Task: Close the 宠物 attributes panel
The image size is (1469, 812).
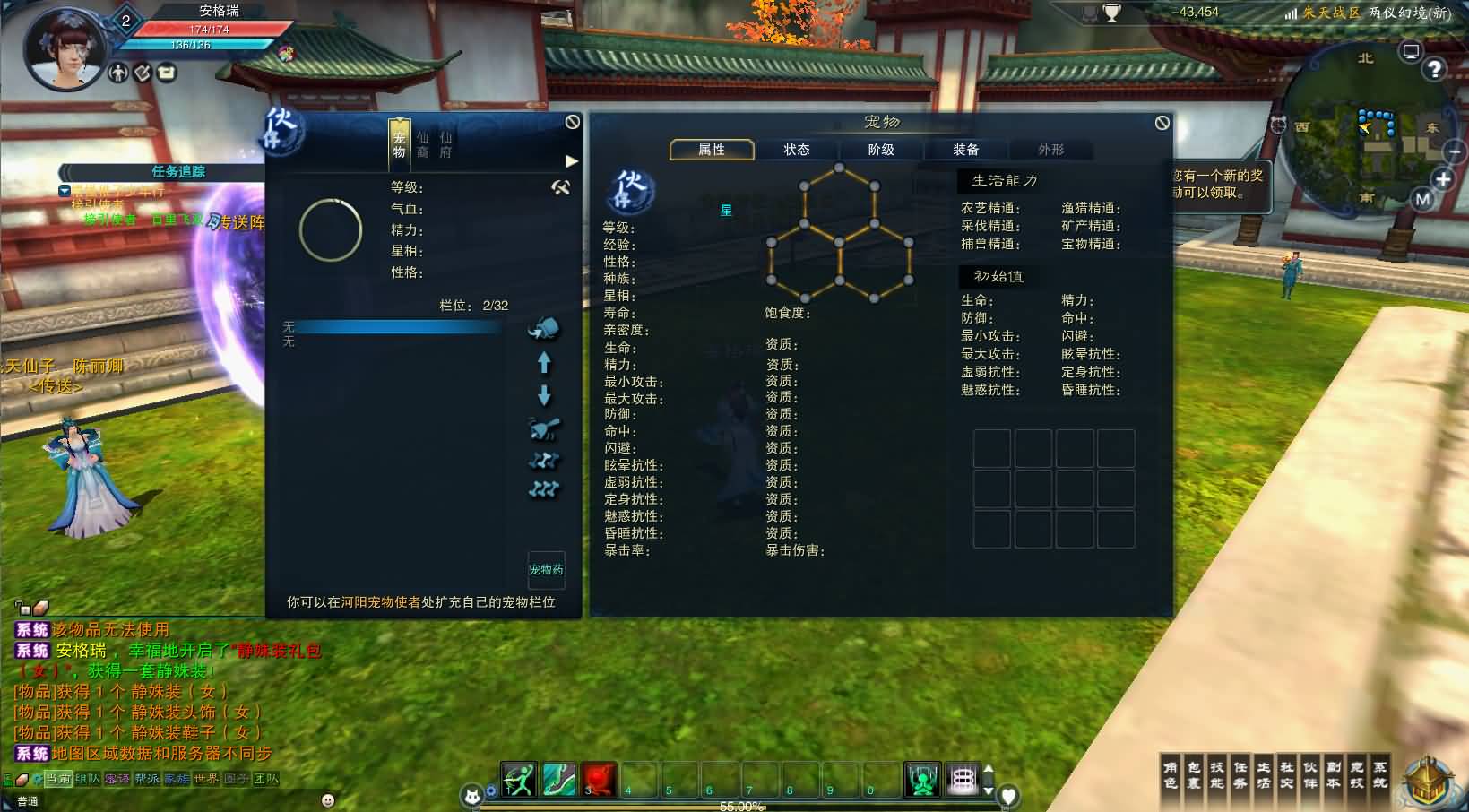Action: click(x=1162, y=123)
